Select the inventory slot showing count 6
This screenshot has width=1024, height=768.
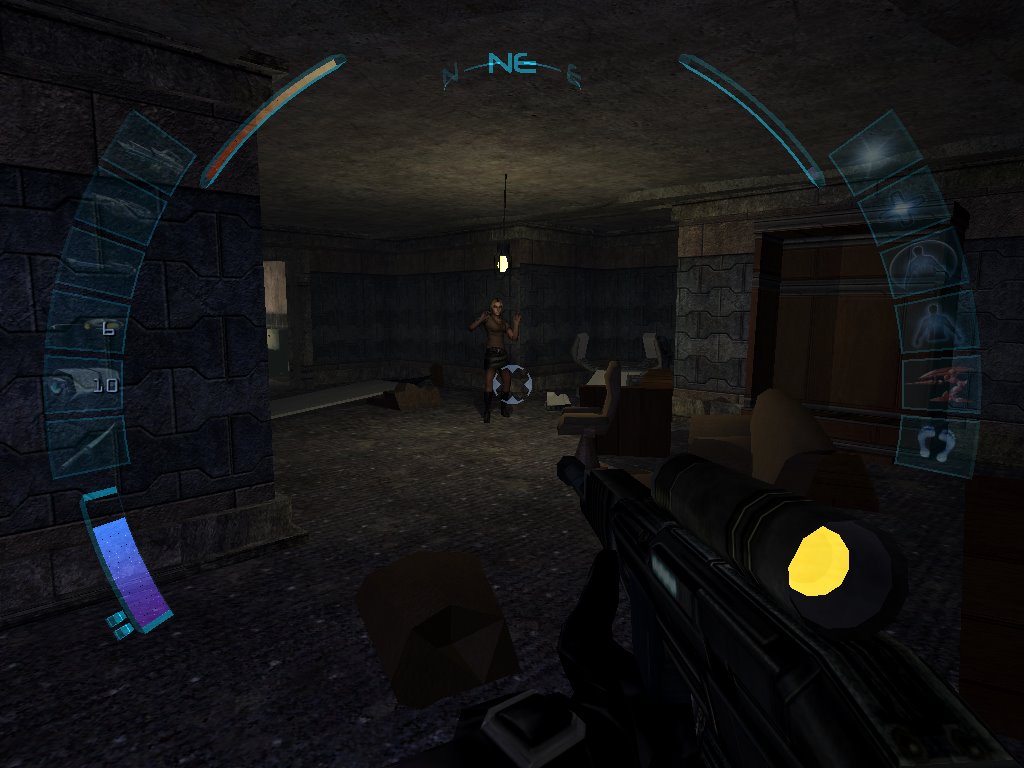point(86,327)
